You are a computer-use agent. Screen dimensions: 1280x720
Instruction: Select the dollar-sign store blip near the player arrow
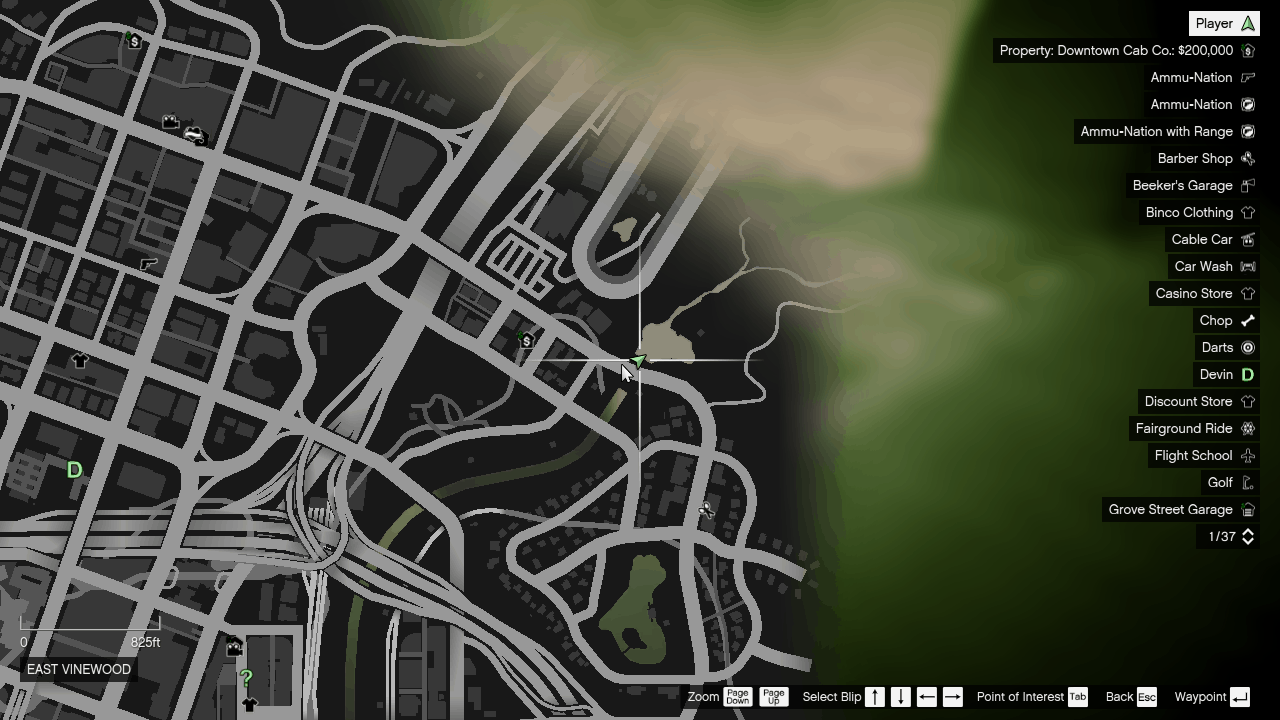tap(526, 341)
